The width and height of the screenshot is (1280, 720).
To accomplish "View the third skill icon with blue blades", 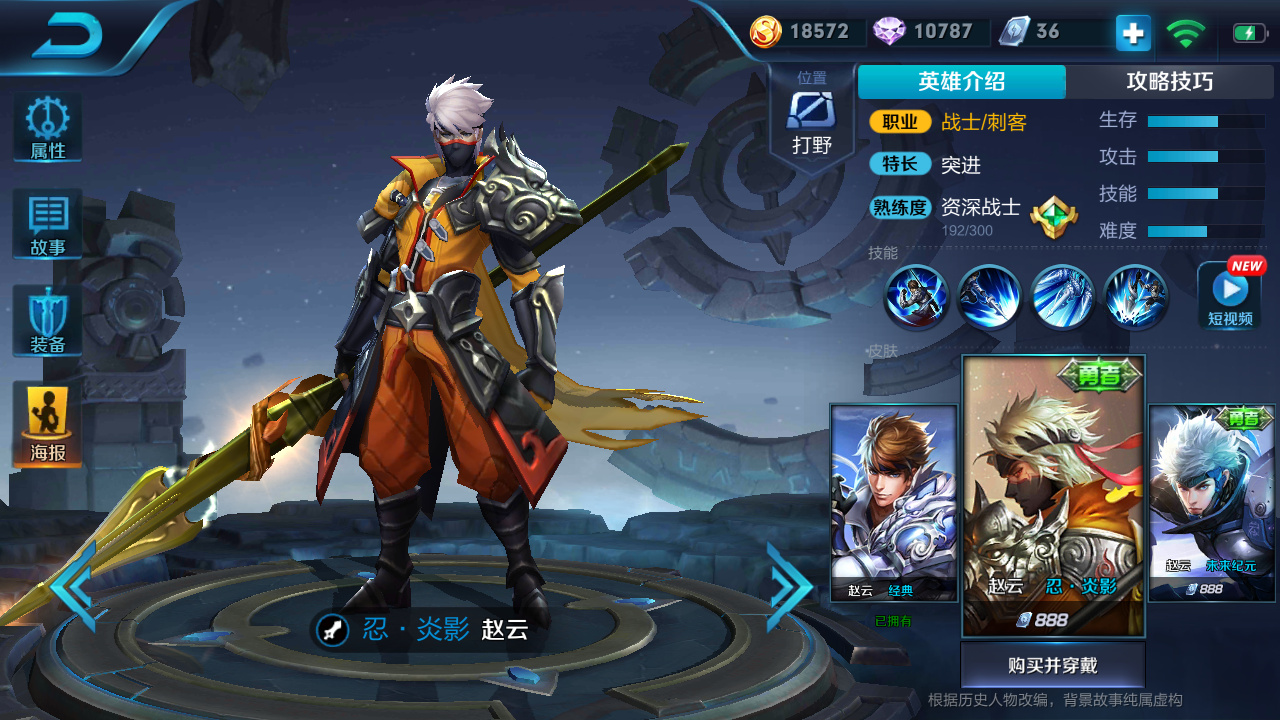I will pyautogui.click(x=1062, y=297).
